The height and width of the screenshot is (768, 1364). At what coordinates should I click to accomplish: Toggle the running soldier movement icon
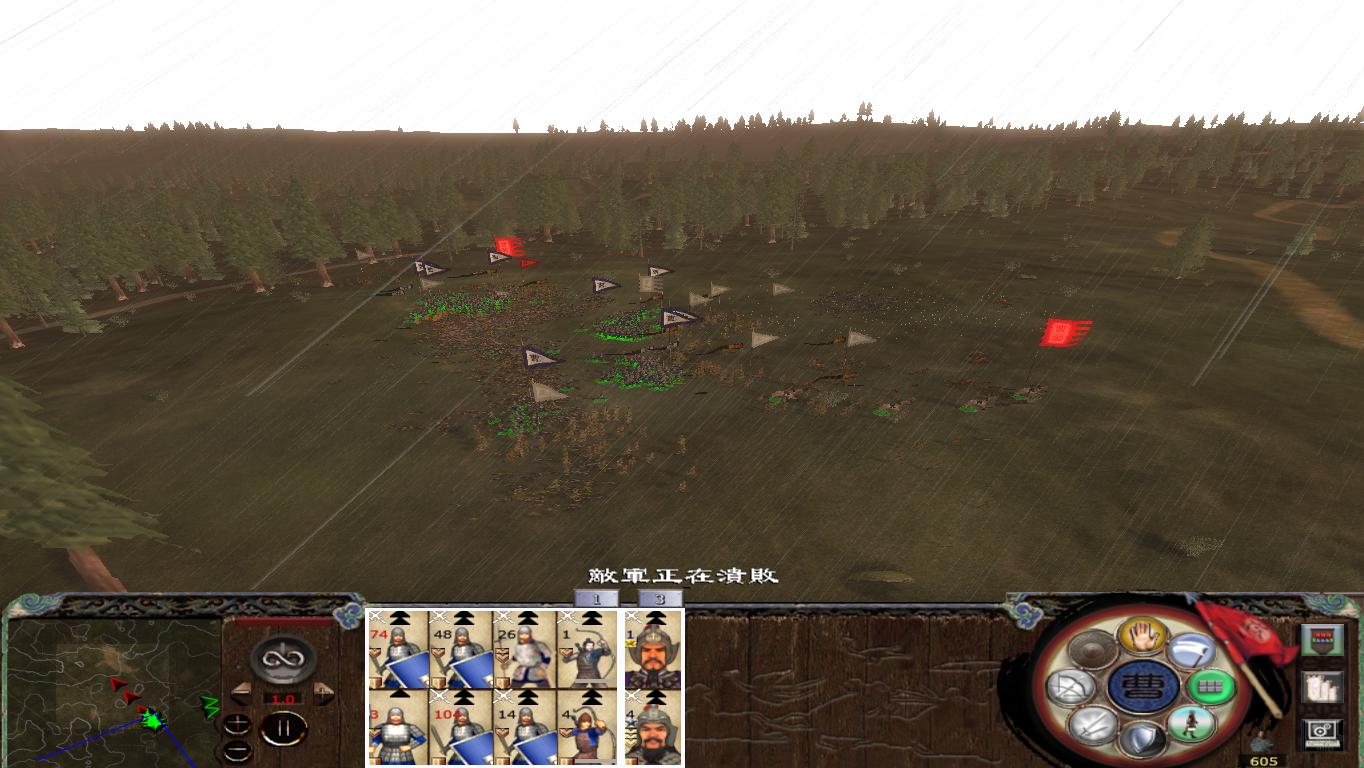pos(1191,723)
